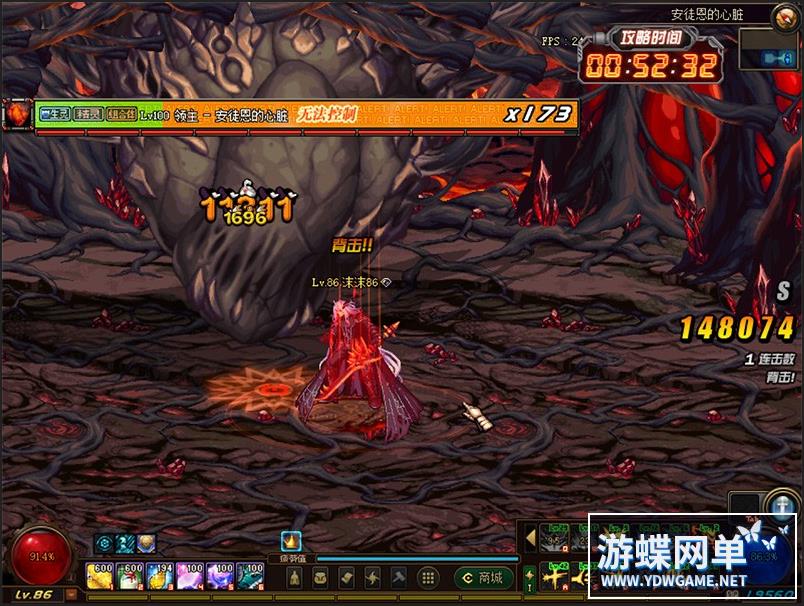Open the character silhouette menu icon
804x606 pixels.
pyautogui.click(x=295, y=577)
